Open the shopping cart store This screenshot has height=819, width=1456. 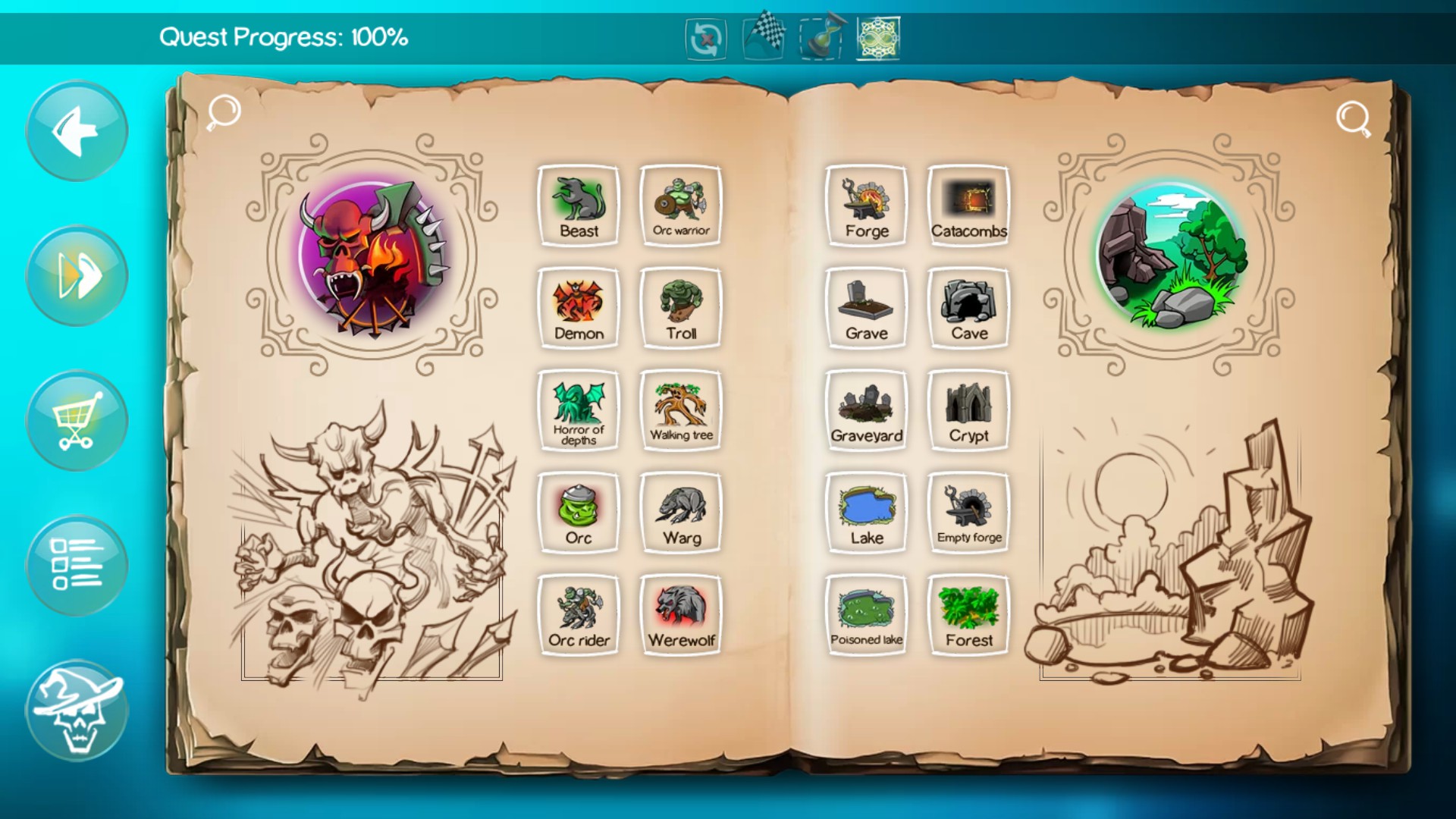click(x=76, y=421)
